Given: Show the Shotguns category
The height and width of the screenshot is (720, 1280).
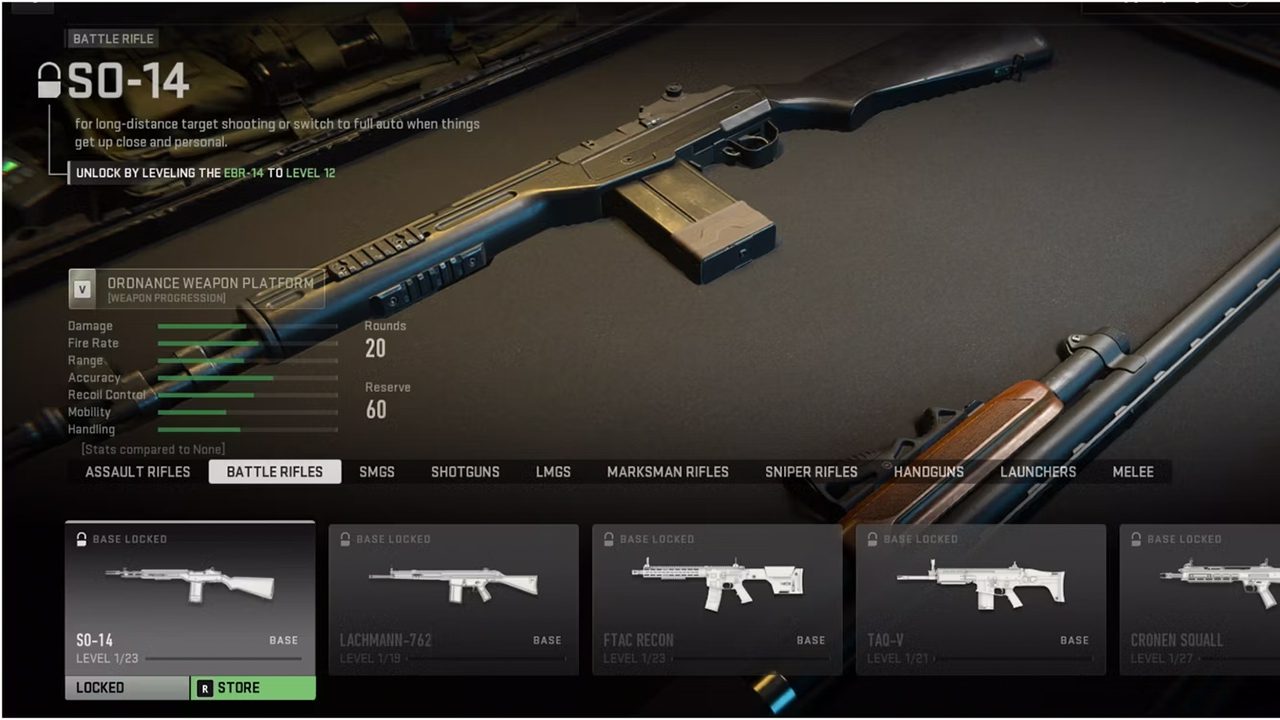Looking at the screenshot, I should coord(465,472).
